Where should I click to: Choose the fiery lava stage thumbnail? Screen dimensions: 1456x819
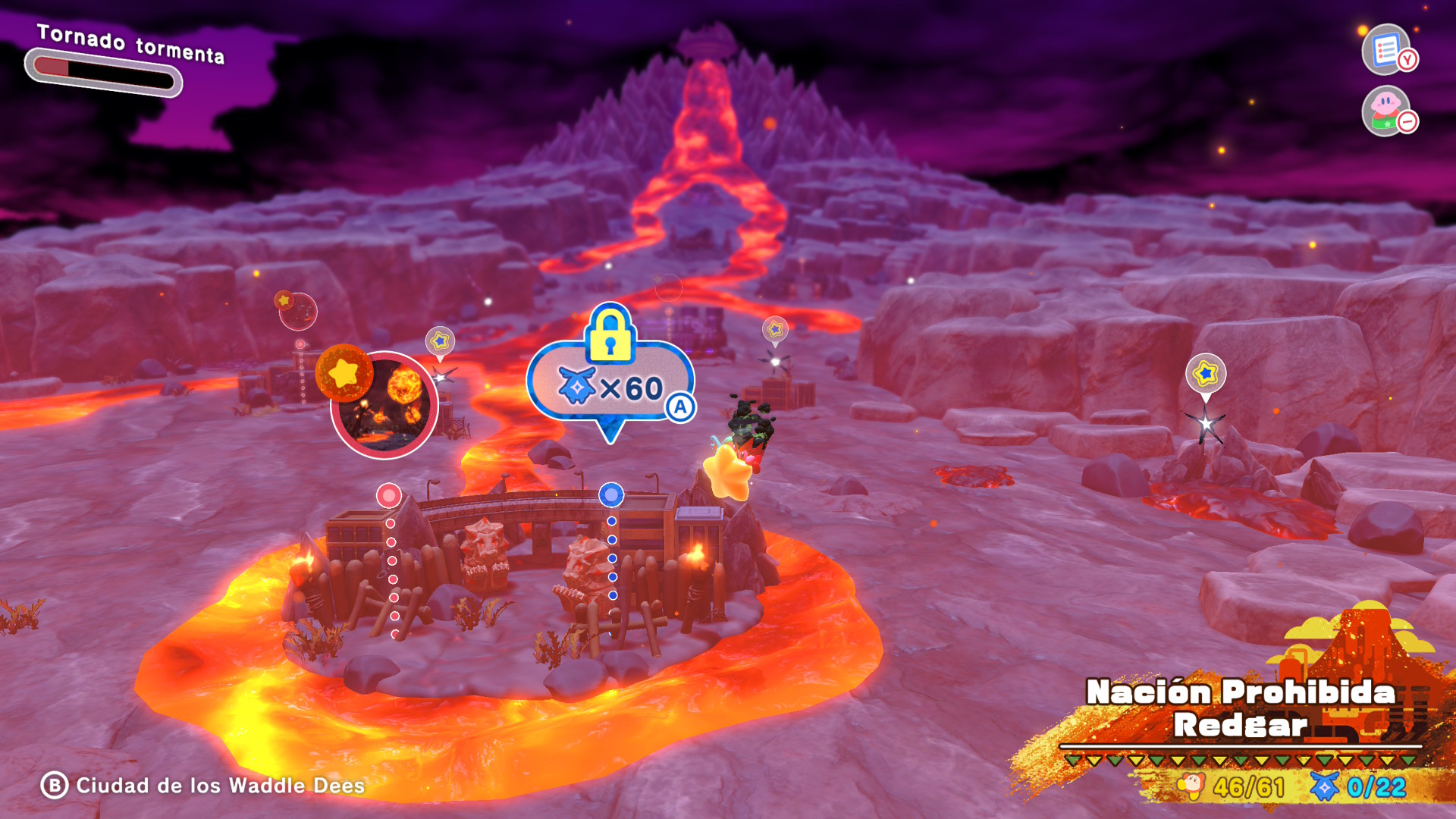(384, 405)
